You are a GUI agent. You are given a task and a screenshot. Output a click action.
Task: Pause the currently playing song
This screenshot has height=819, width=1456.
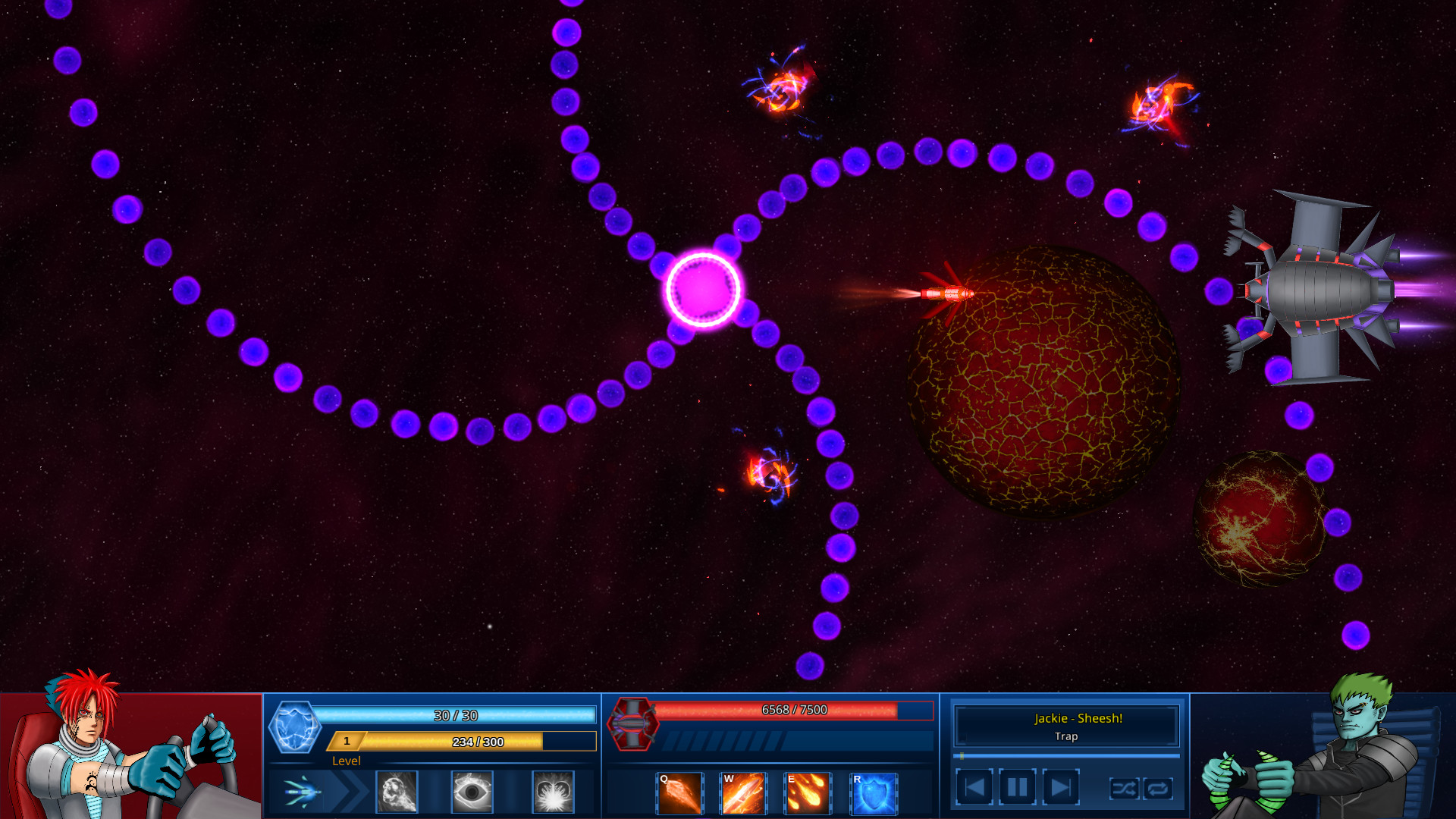tap(1017, 786)
